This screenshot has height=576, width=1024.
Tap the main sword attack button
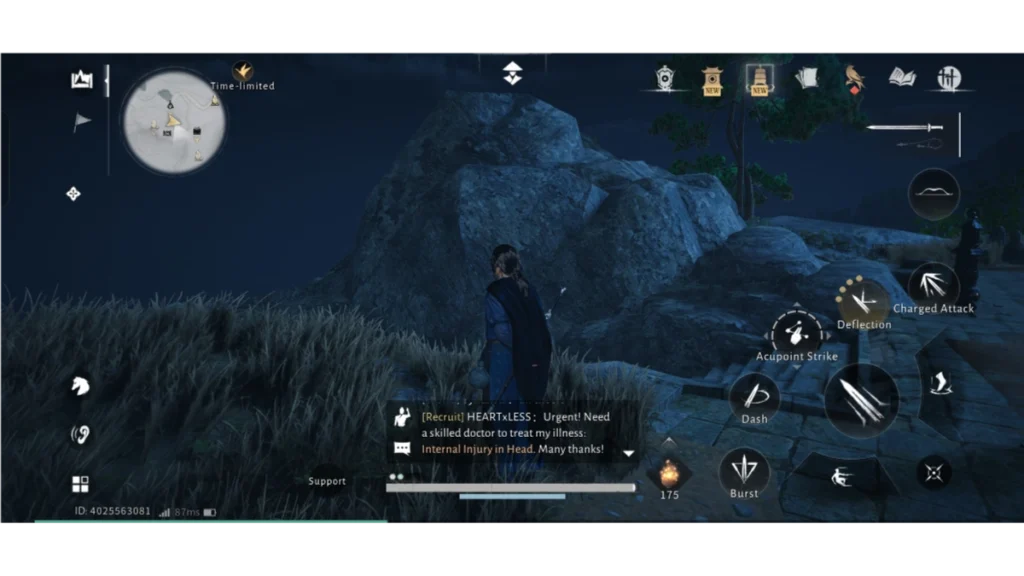[862, 400]
